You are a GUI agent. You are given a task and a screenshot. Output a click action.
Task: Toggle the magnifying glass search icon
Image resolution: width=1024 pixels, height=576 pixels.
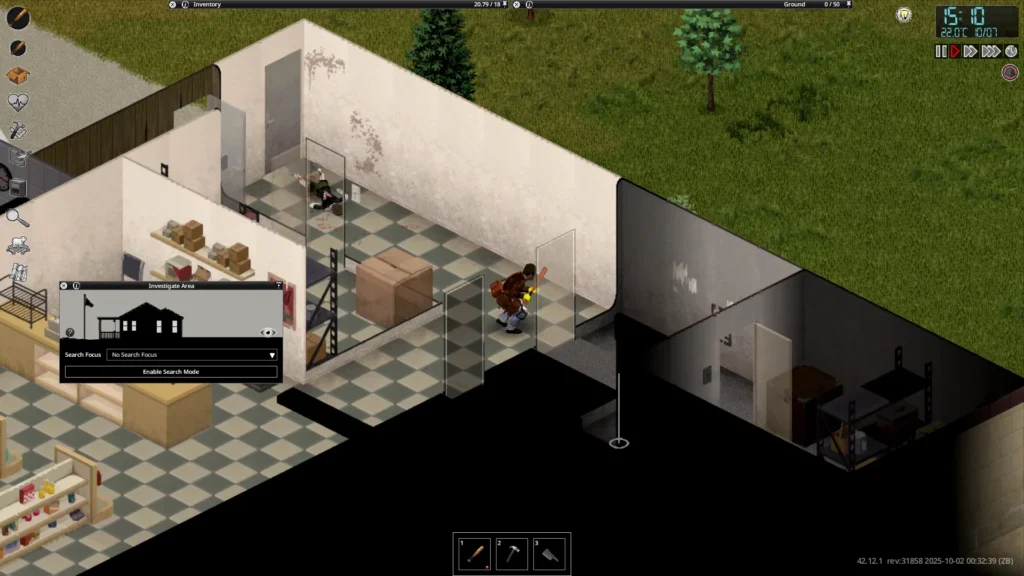pos(17,215)
